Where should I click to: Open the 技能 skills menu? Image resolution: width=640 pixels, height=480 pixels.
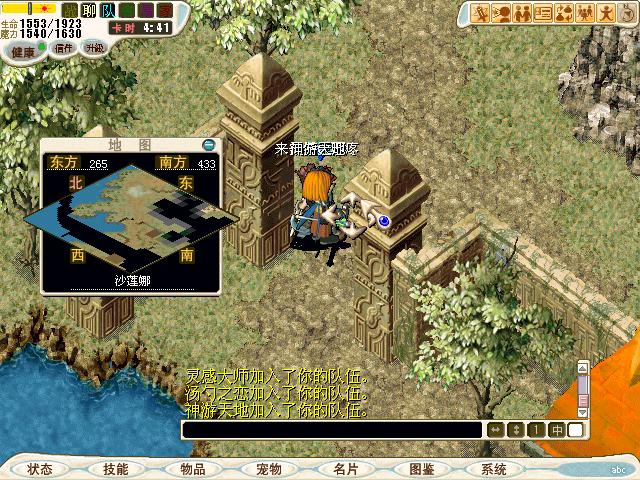[x=115, y=469]
